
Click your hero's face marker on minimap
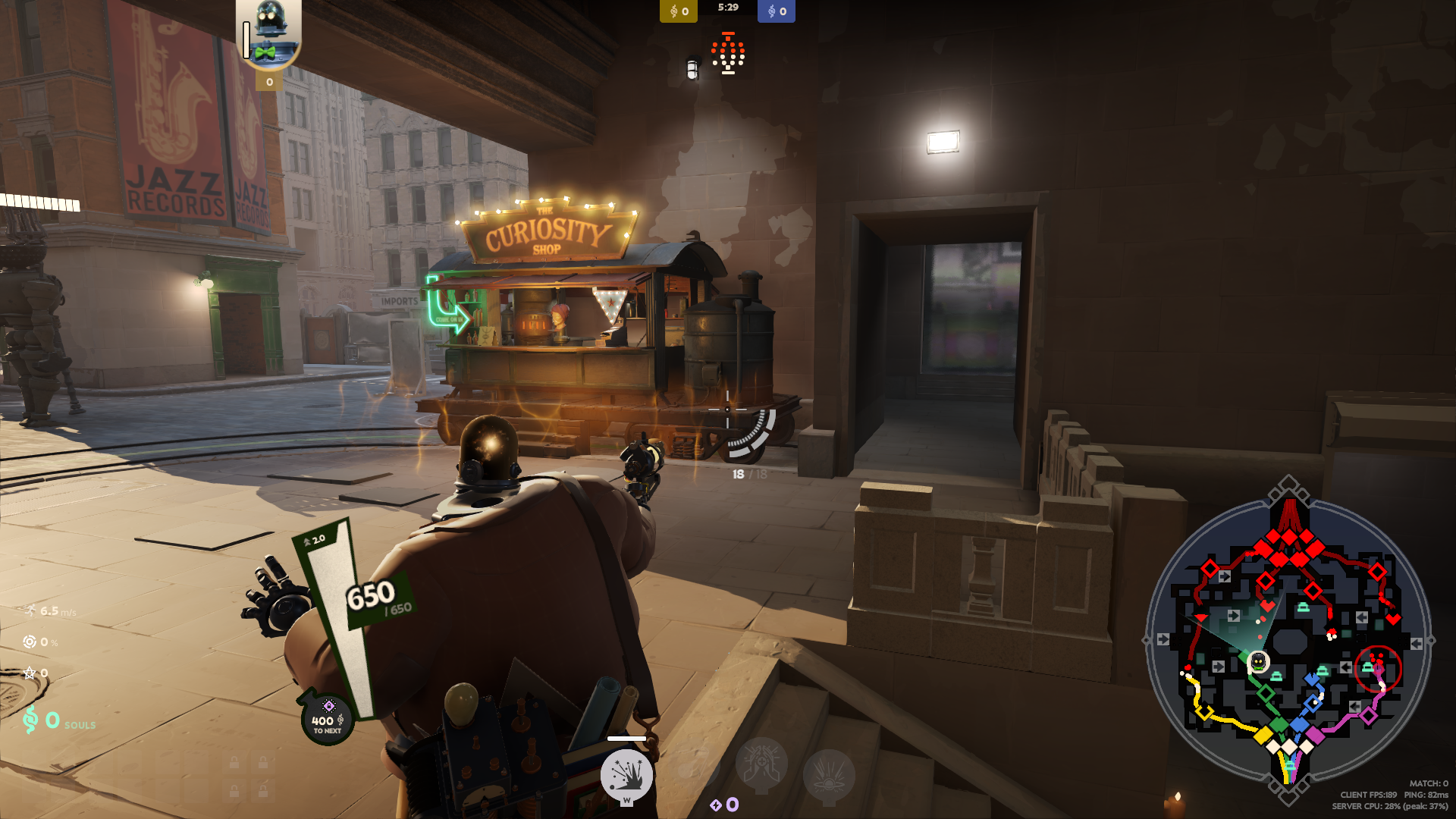(1259, 661)
